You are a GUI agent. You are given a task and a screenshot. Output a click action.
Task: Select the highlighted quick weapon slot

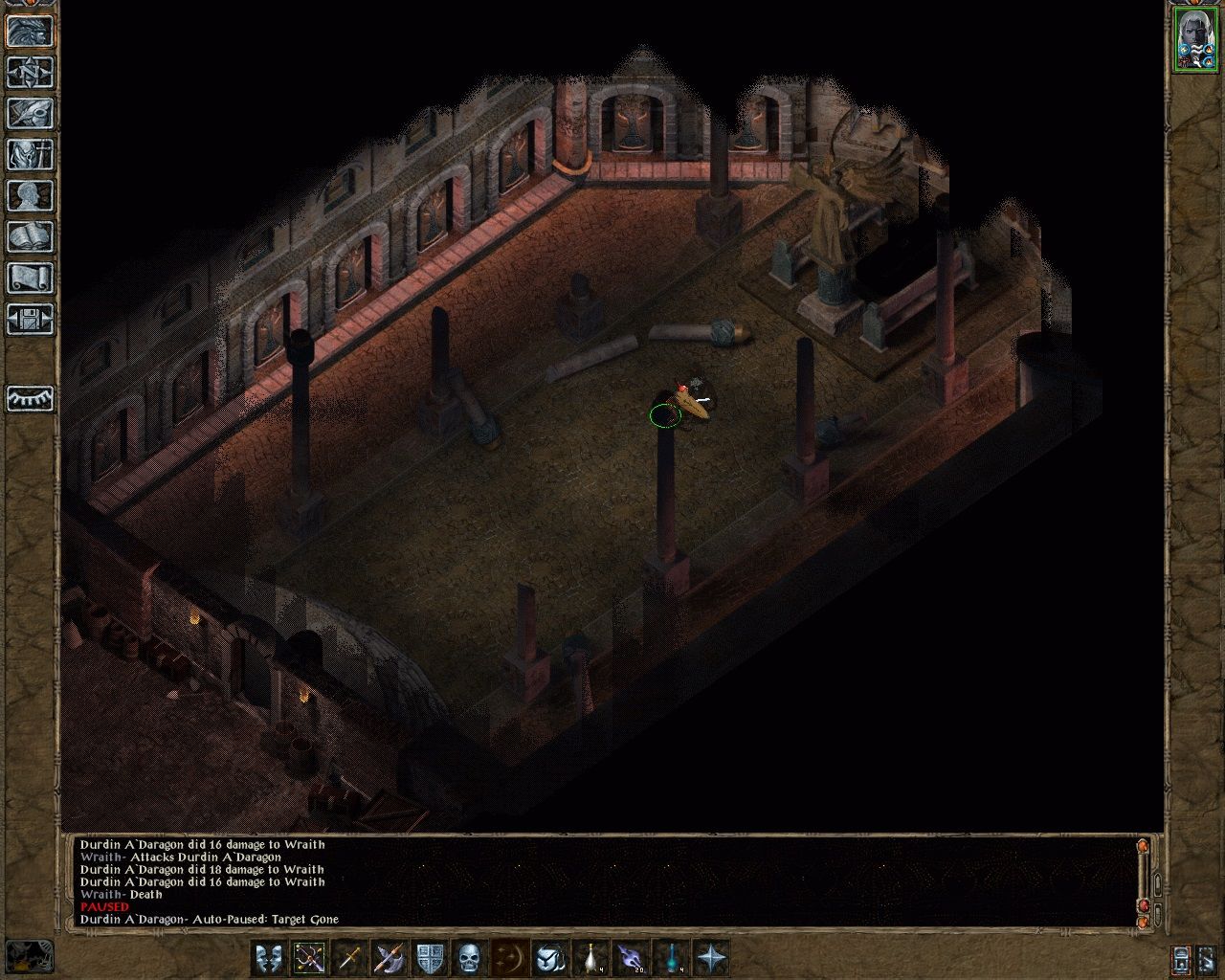(308, 959)
